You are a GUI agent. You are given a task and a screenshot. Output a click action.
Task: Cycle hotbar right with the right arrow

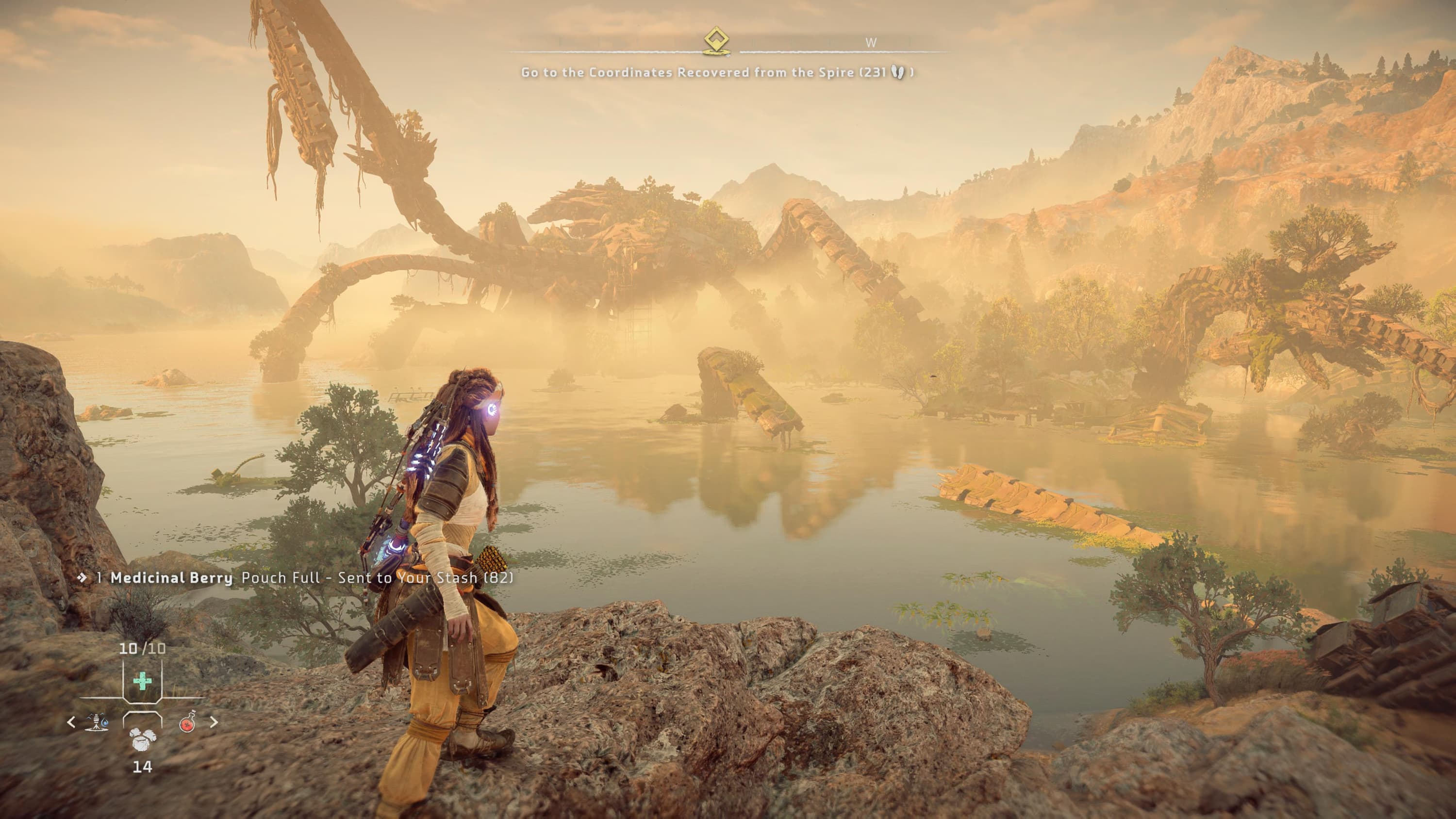click(214, 722)
